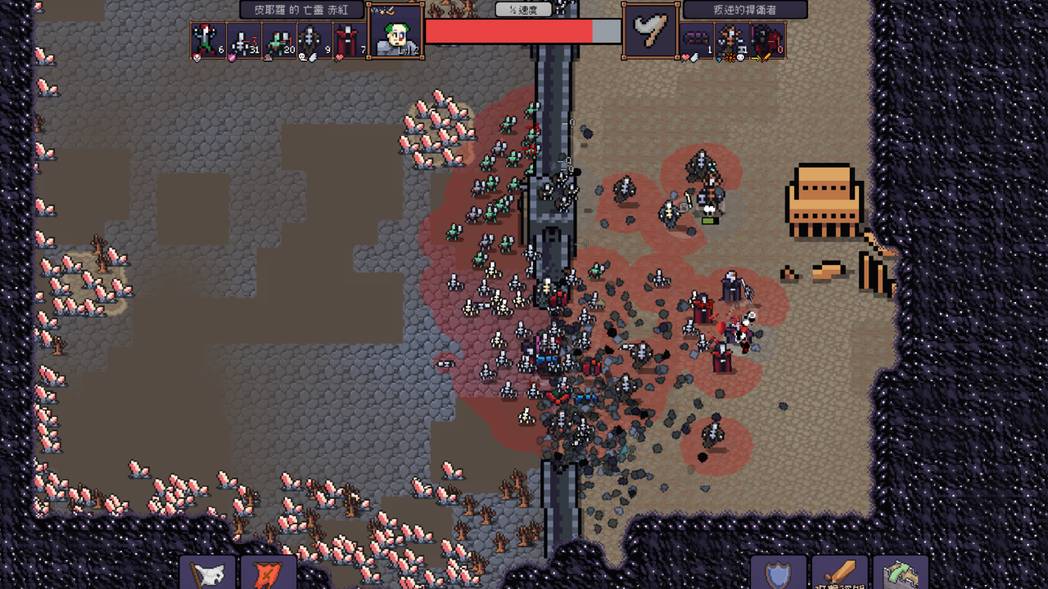Click the red-hooded unit icon with count 6
Image resolution: width=1048 pixels, height=589 pixels.
(208, 41)
